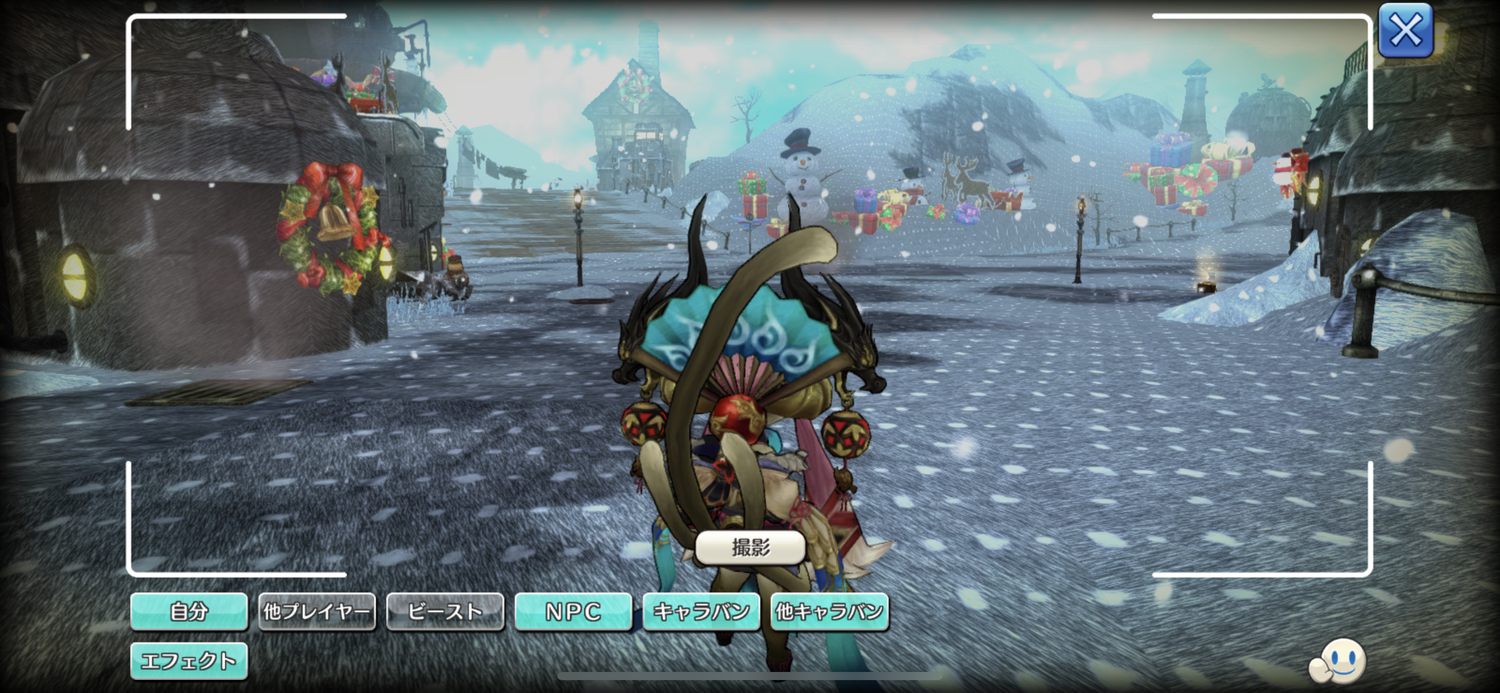This screenshot has width=1500, height=693.
Task: Toggle the ビースト visibility filter
Action: [x=445, y=611]
